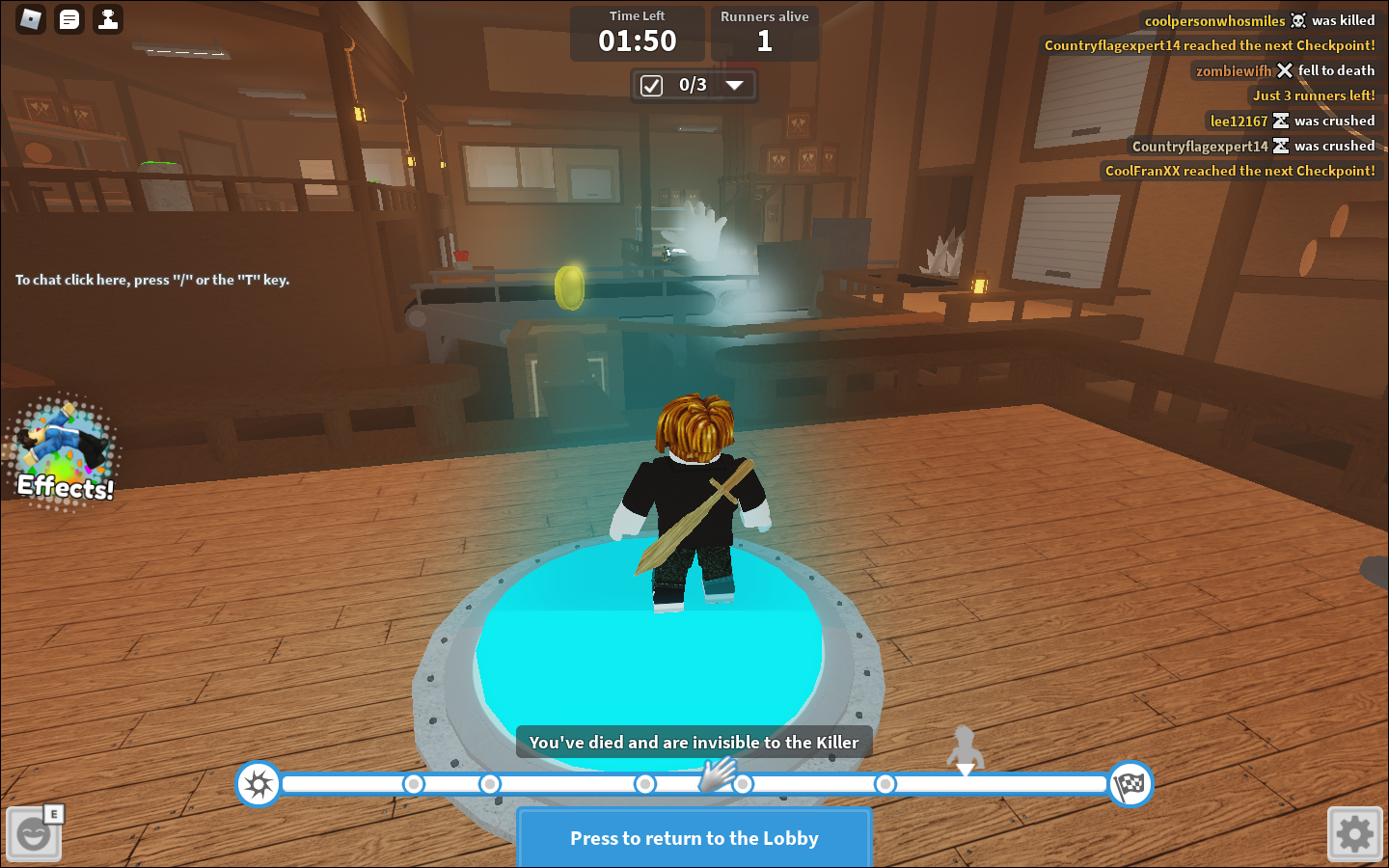
Task: Open the emotes smiley icon
Action: pos(35,833)
